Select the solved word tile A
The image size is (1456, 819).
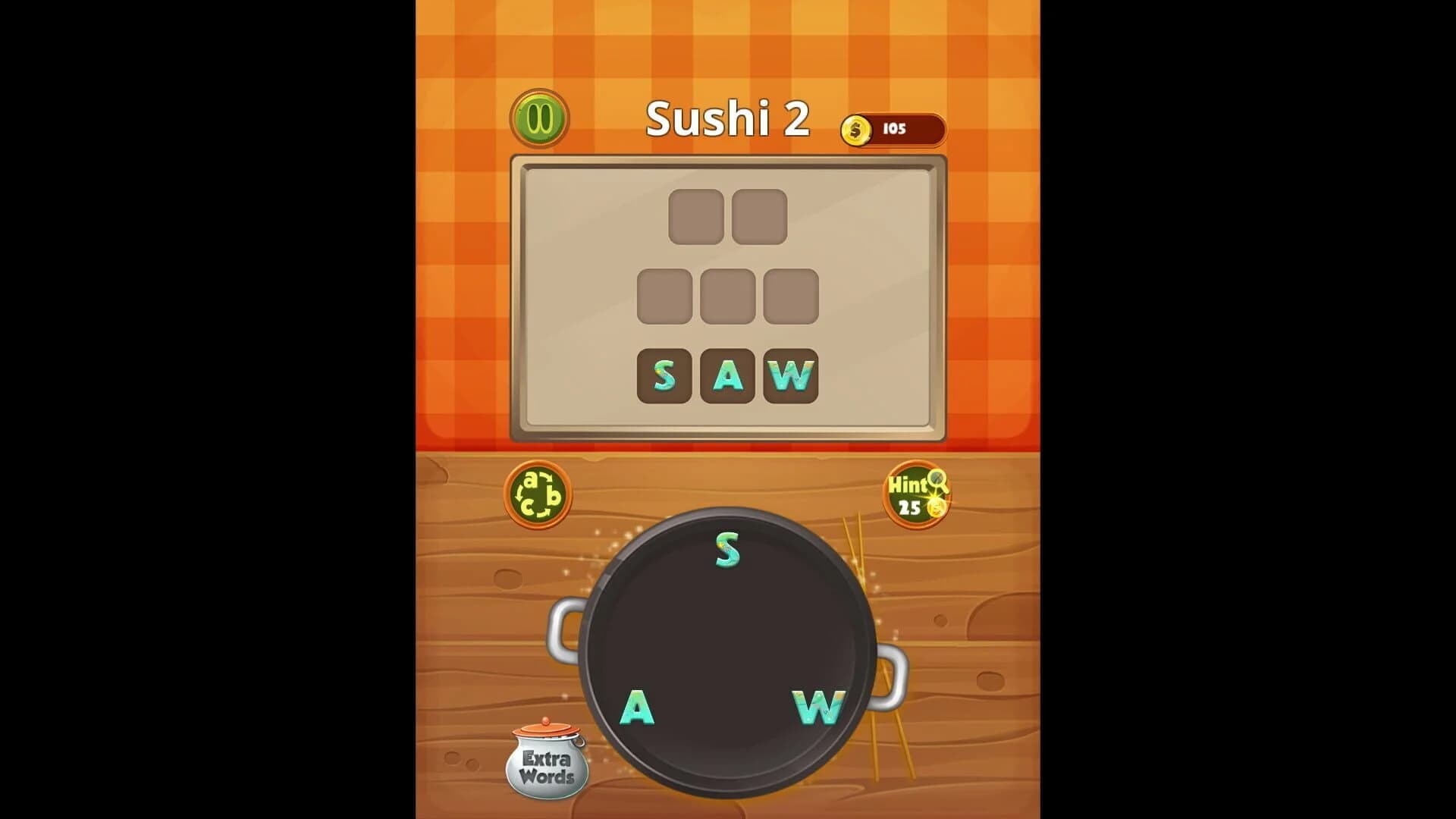(729, 377)
